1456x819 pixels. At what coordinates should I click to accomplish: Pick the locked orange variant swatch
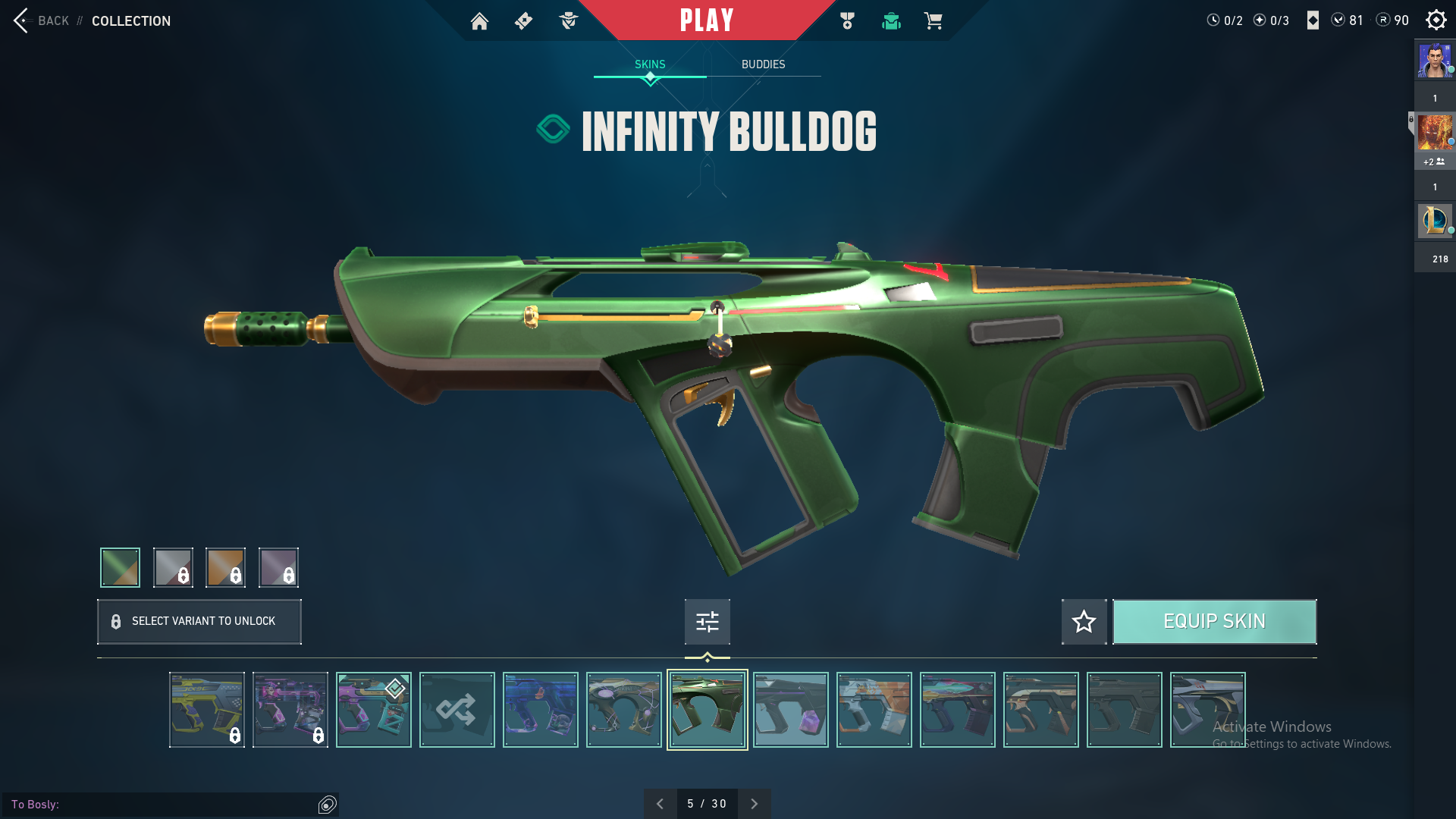pyautogui.click(x=225, y=567)
